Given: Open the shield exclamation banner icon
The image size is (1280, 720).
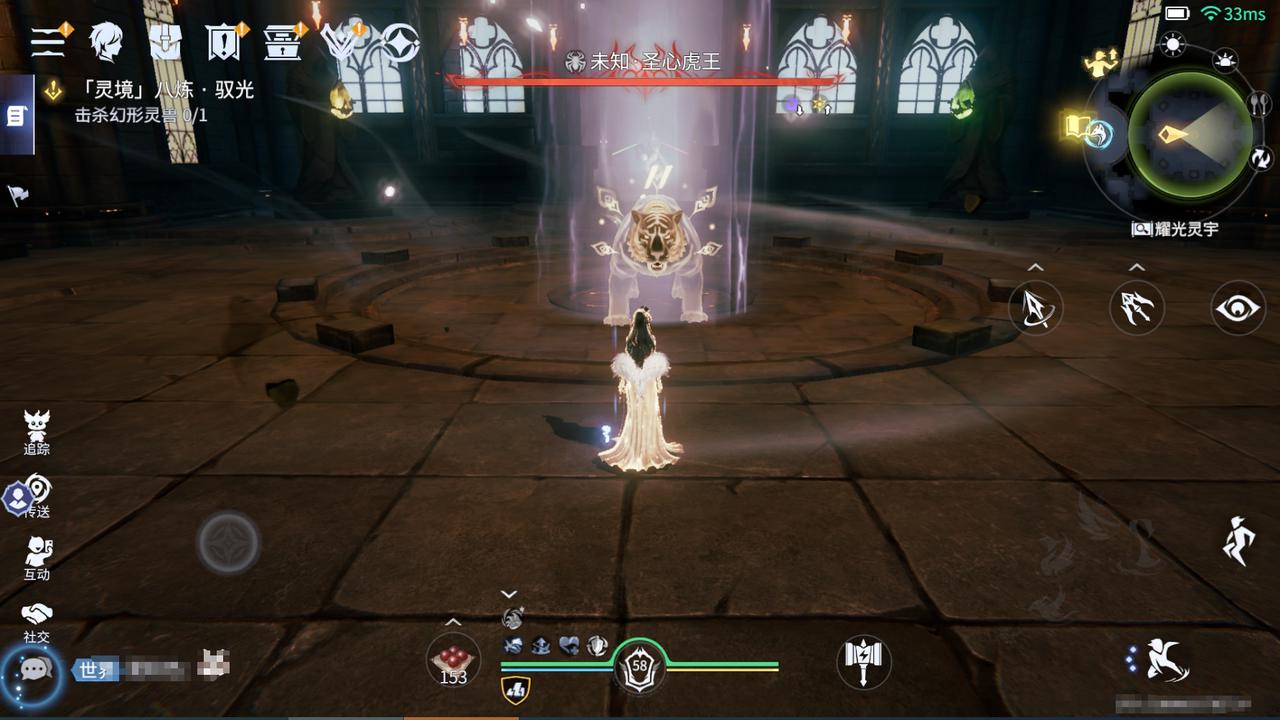Looking at the screenshot, I should click(x=222, y=43).
